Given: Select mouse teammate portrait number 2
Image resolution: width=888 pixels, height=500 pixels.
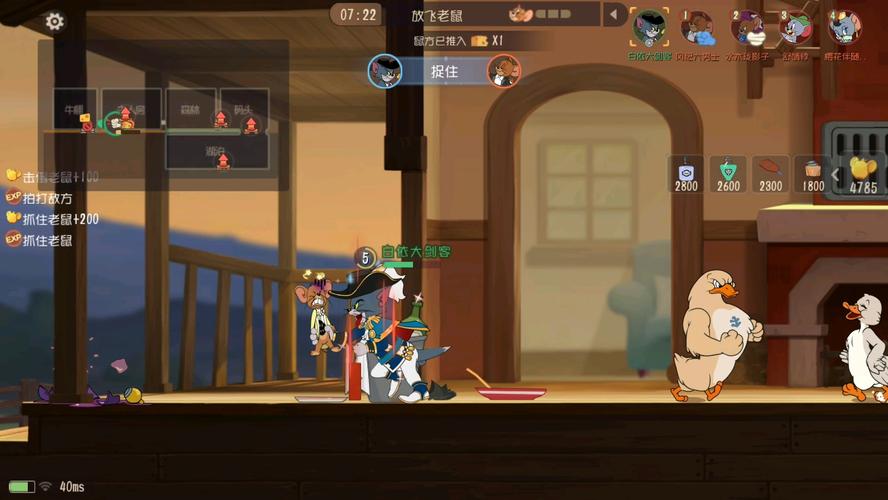Looking at the screenshot, I should pos(747,27).
